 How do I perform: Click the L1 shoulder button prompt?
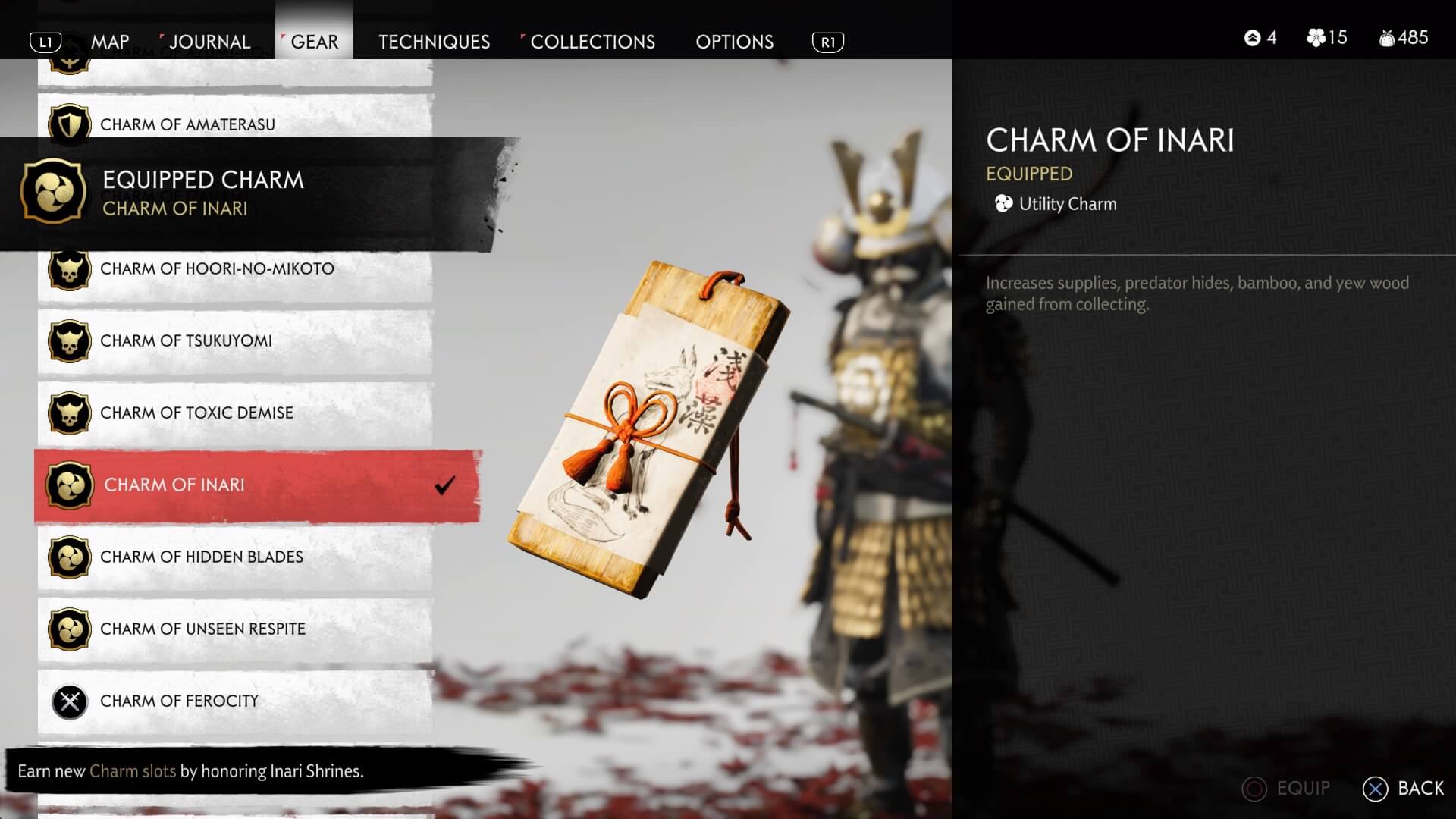pyautogui.click(x=46, y=42)
